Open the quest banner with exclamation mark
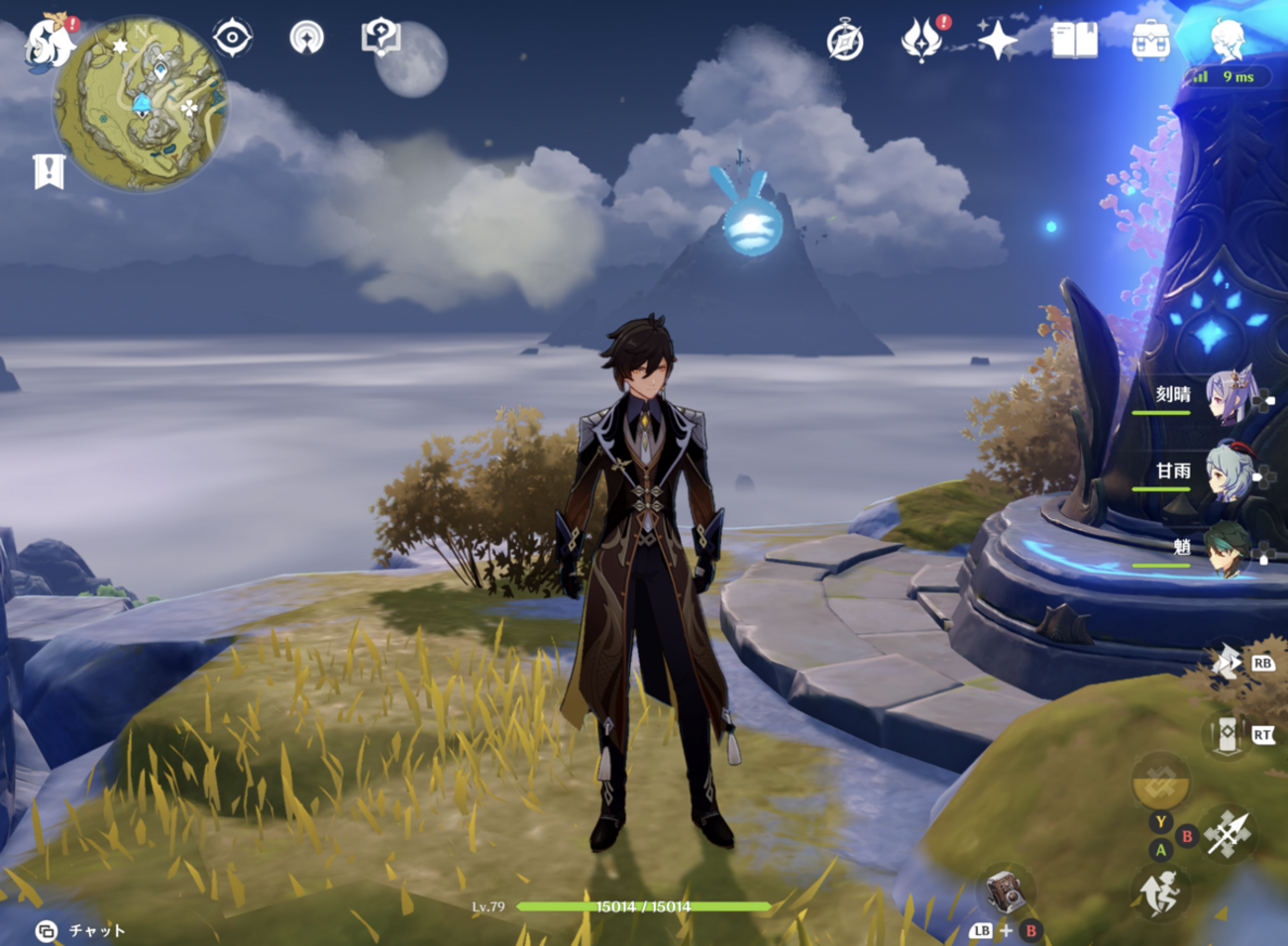1288x946 pixels. (49, 171)
